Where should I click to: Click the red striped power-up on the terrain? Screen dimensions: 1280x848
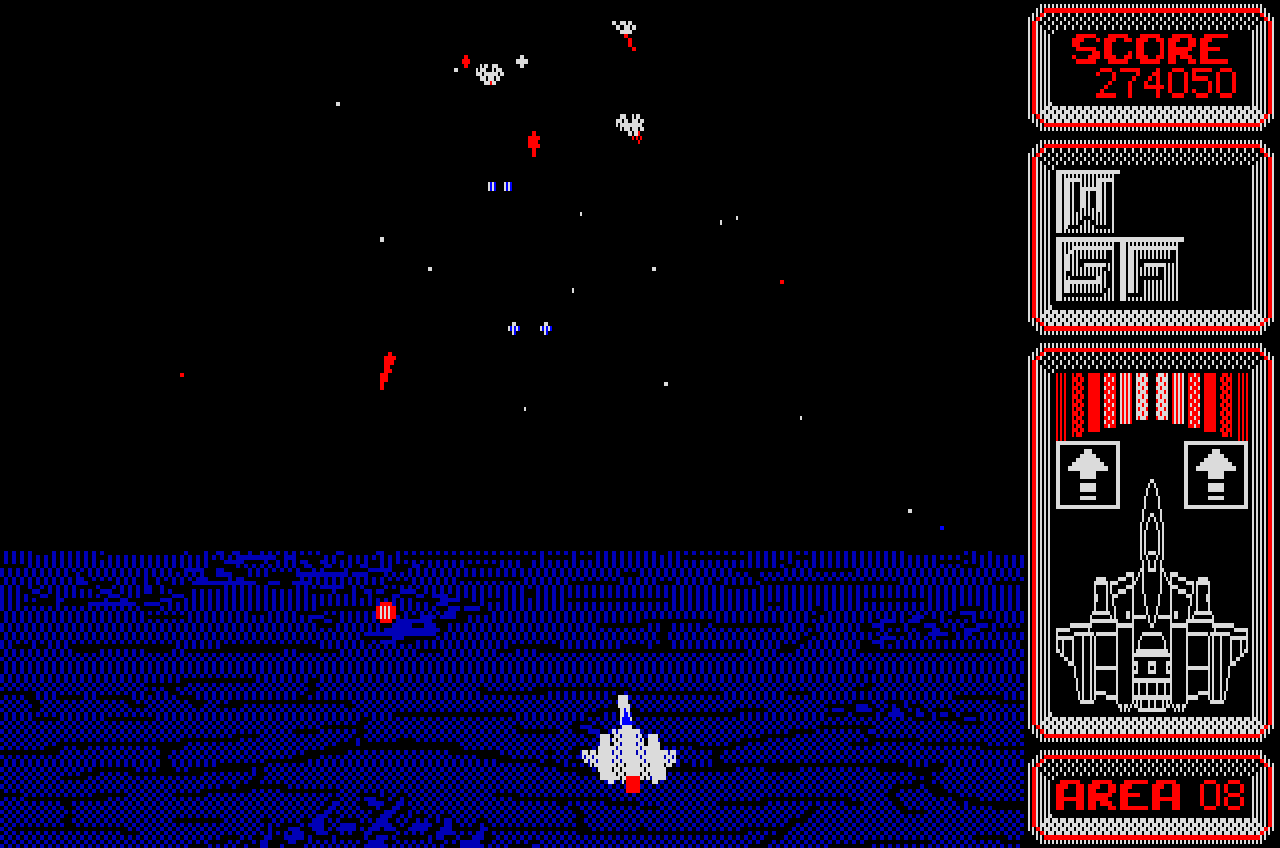pos(385,610)
